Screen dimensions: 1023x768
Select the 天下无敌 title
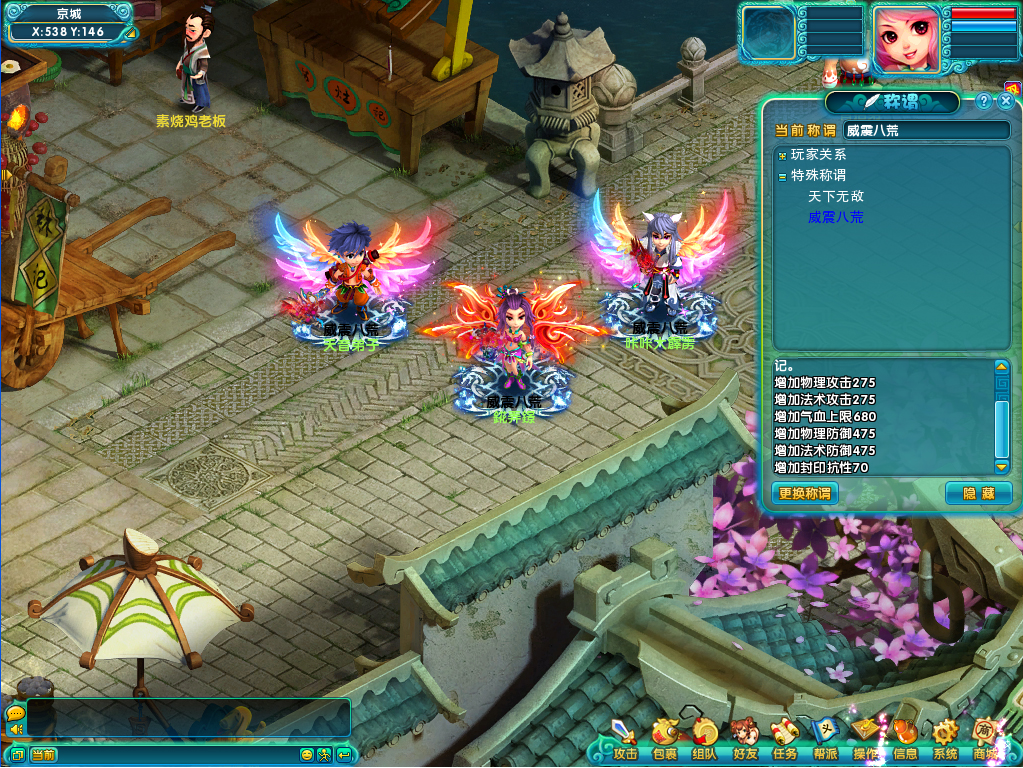(x=835, y=197)
